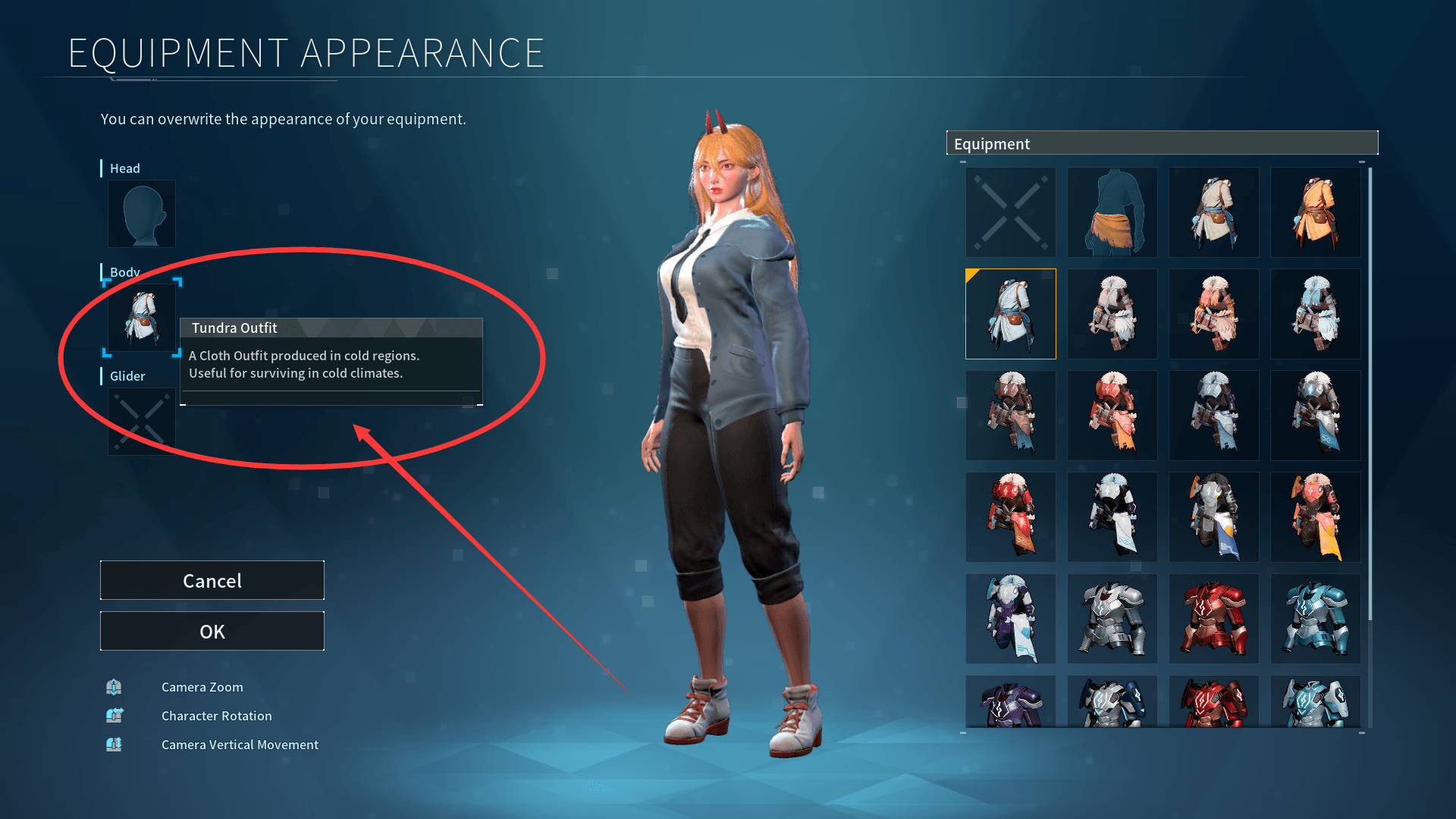Pick the pink fur-trimmed outfit thumbnail
The image size is (1456, 819).
pos(1213,314)
